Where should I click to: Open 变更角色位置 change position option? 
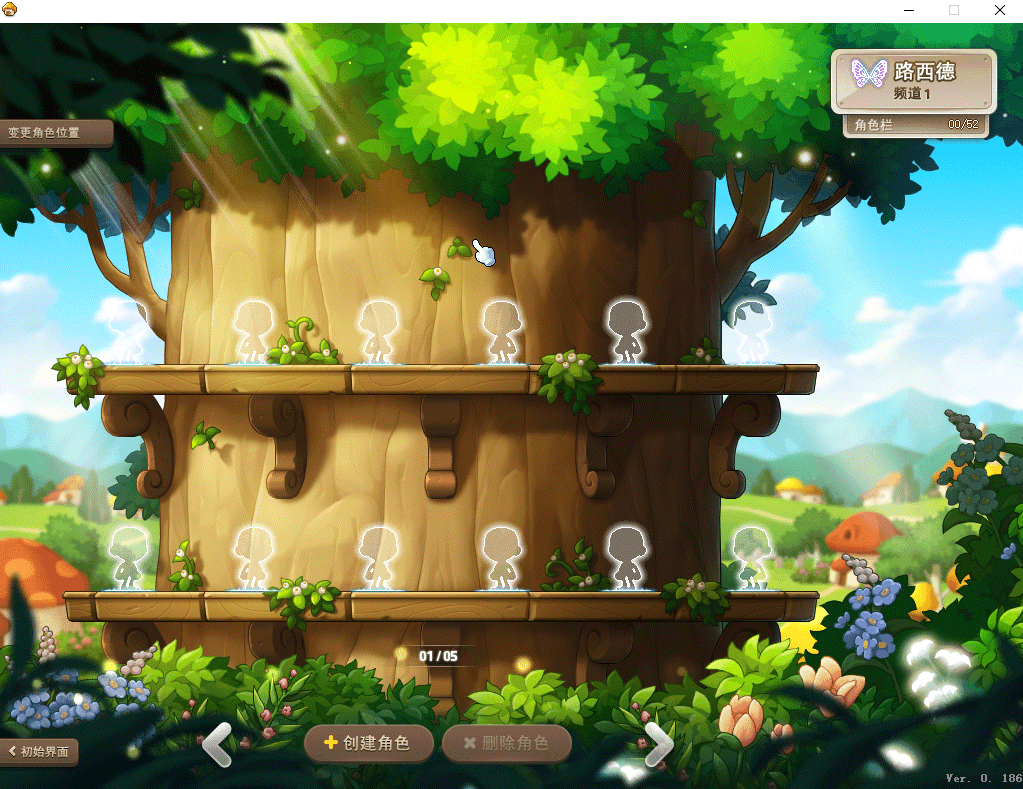pyautogui.click(x=55, y=132)
